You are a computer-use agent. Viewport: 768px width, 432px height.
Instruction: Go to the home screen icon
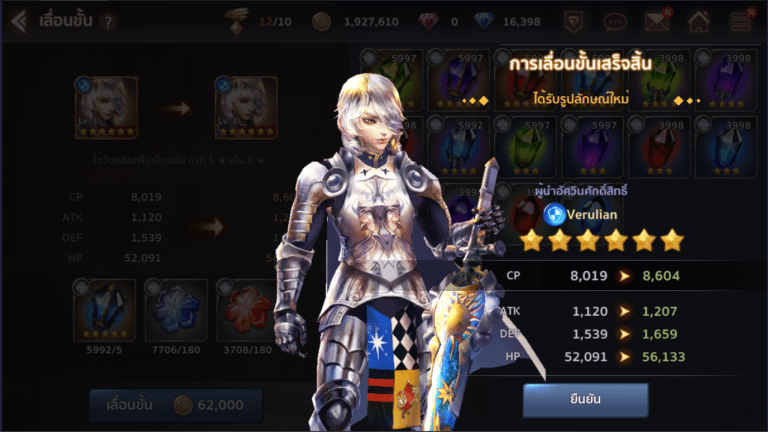[699, 20]
